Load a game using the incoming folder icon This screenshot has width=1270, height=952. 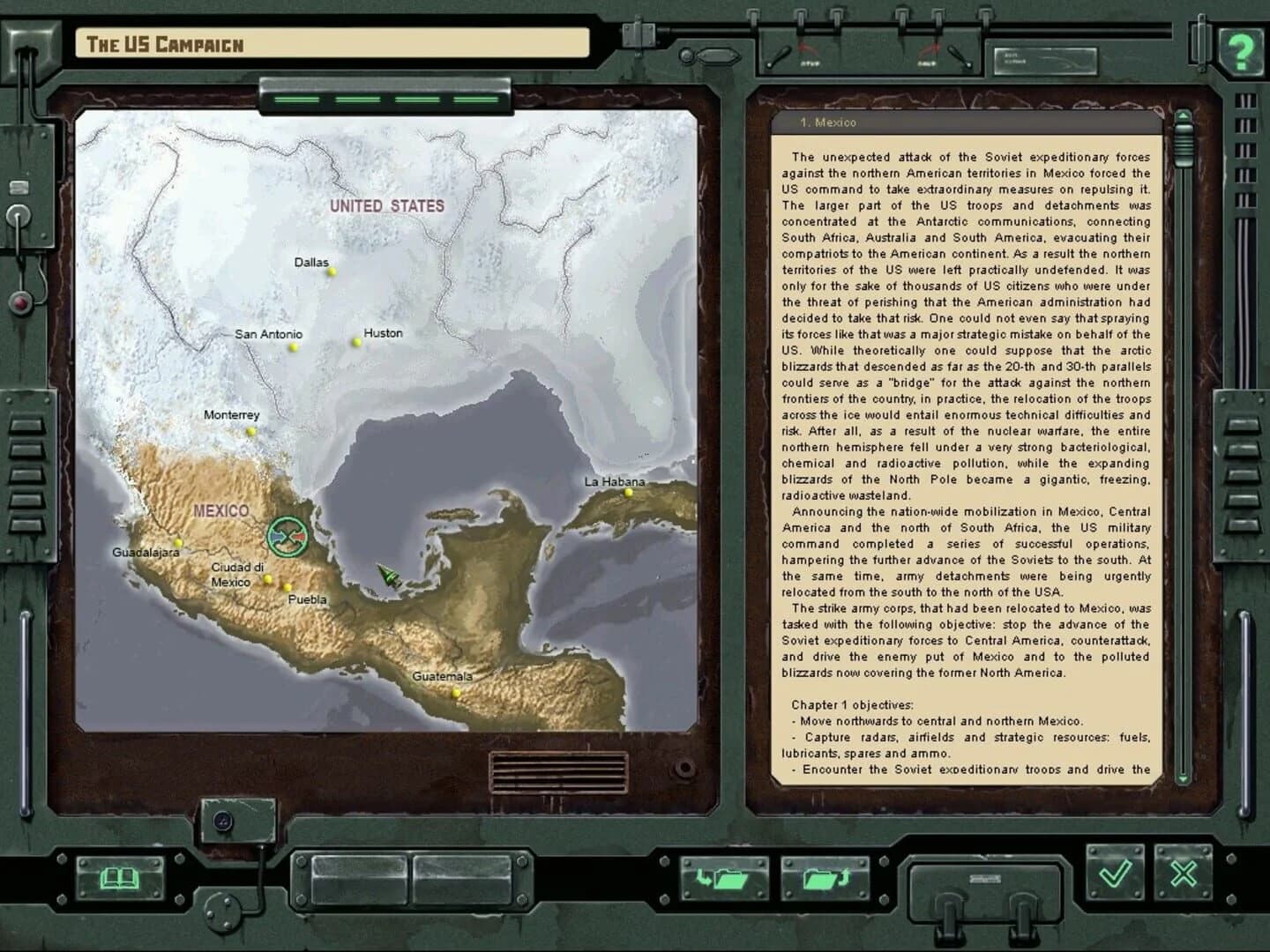(725, 877)
